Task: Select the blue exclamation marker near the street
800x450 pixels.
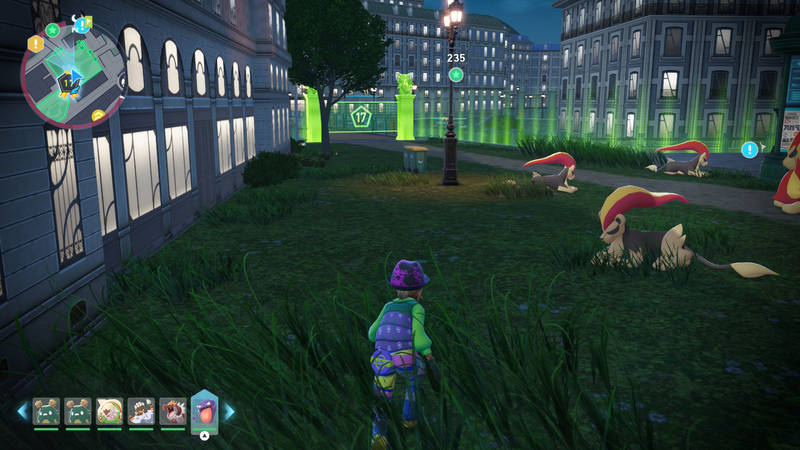Action: pos(749,149)
